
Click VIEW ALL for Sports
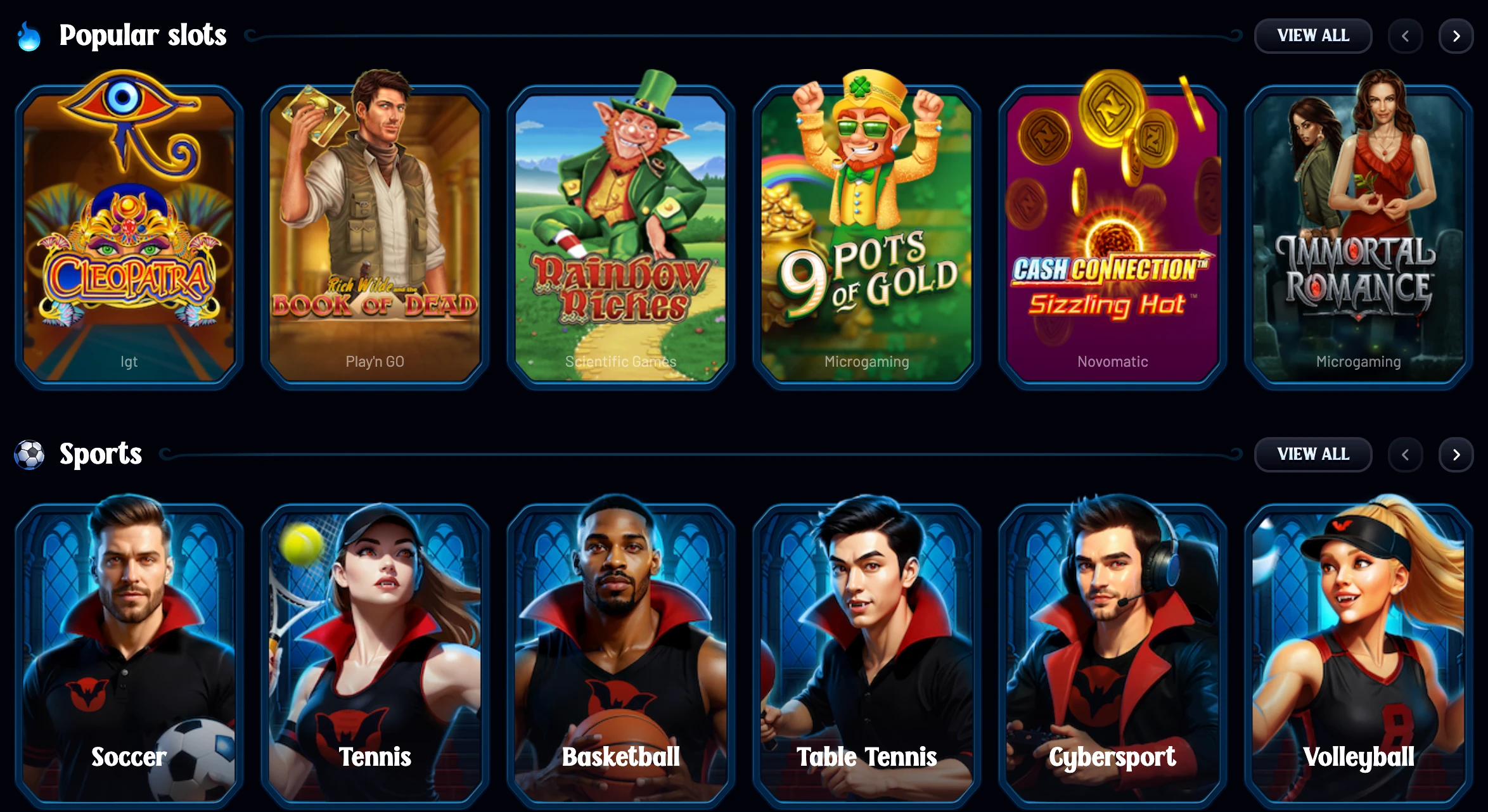point(1313,454)
